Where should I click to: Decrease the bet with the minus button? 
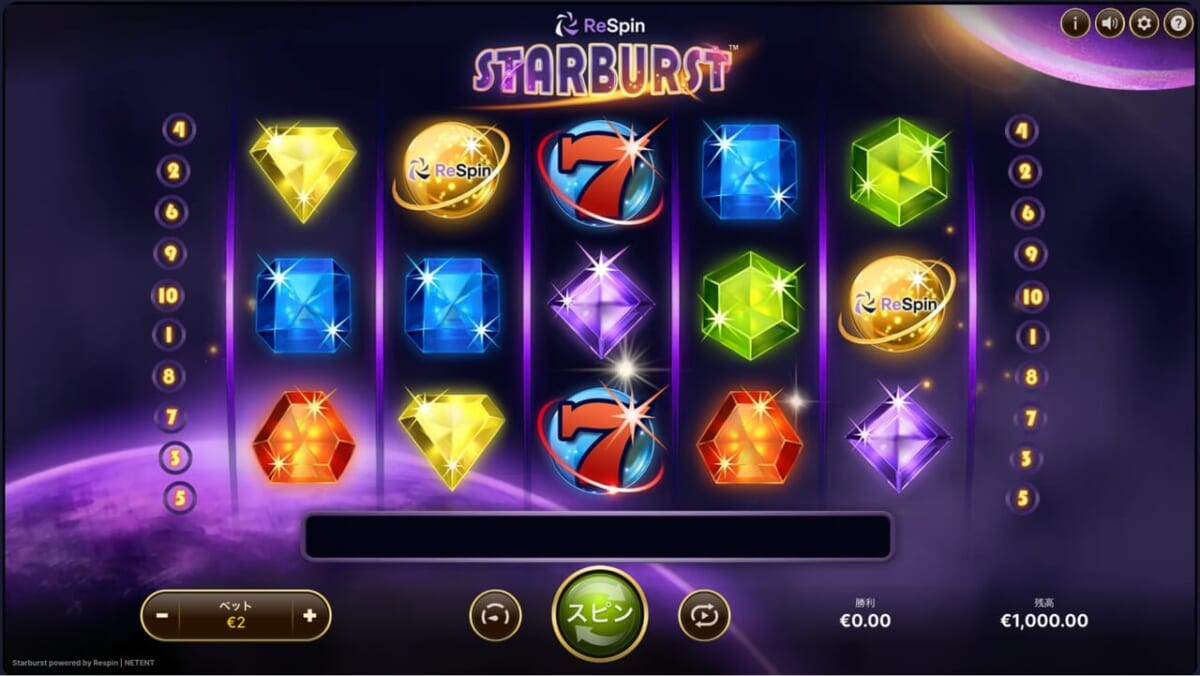coord(162,616)
